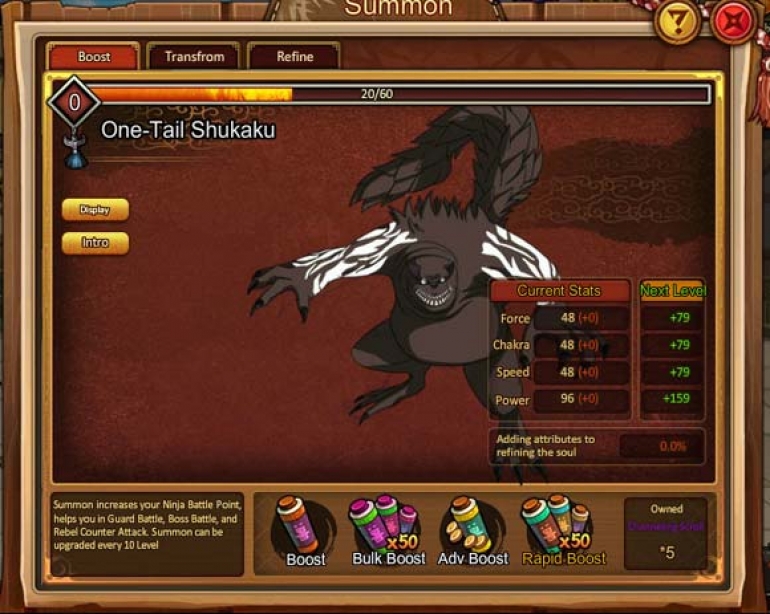Select the Refine tab
This screenshot has height=614, width=770.
click(294, 56)
